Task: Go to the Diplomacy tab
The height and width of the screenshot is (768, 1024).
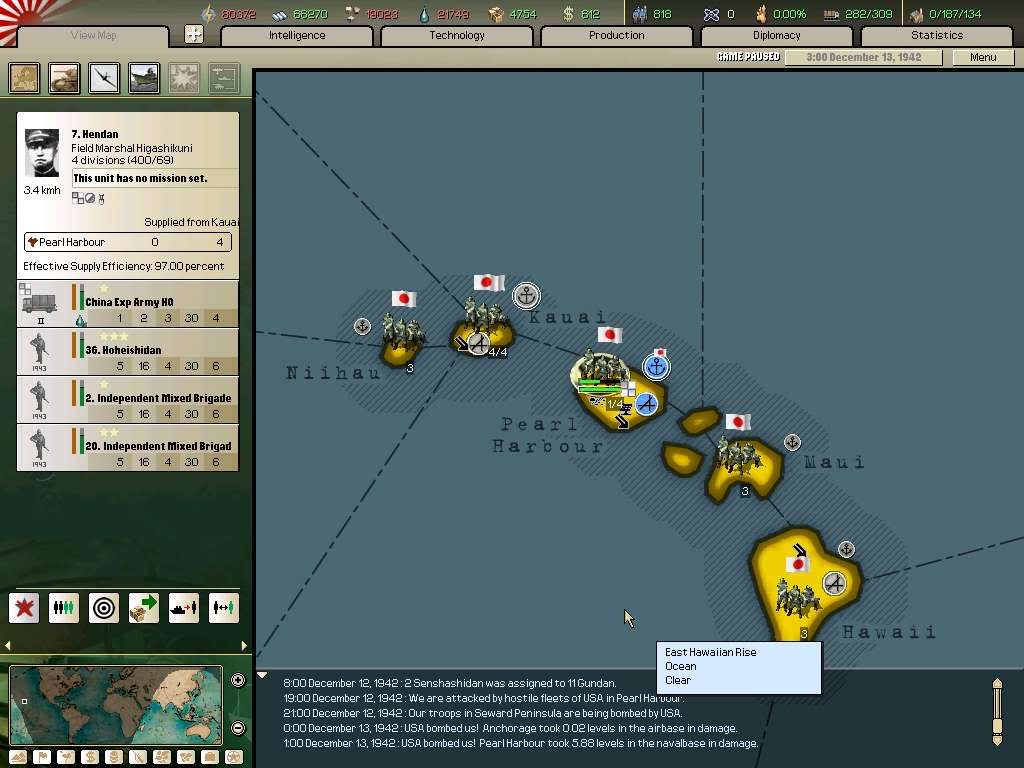Action: coord(777,36)
